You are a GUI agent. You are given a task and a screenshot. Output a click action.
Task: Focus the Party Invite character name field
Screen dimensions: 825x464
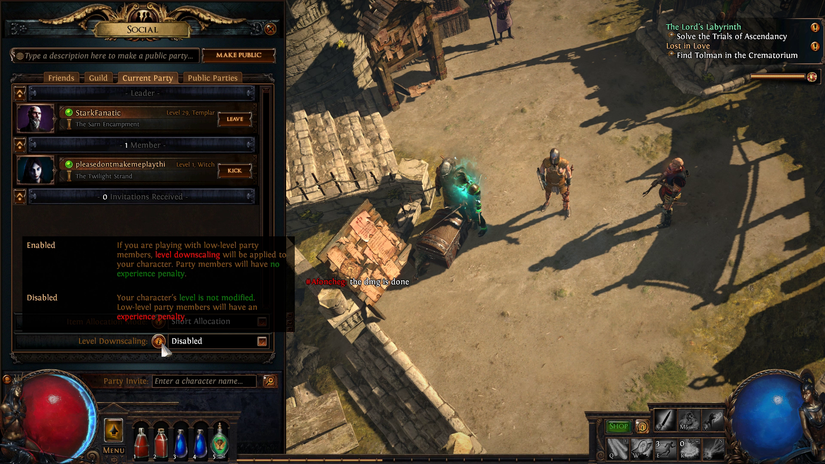(205, 381)
